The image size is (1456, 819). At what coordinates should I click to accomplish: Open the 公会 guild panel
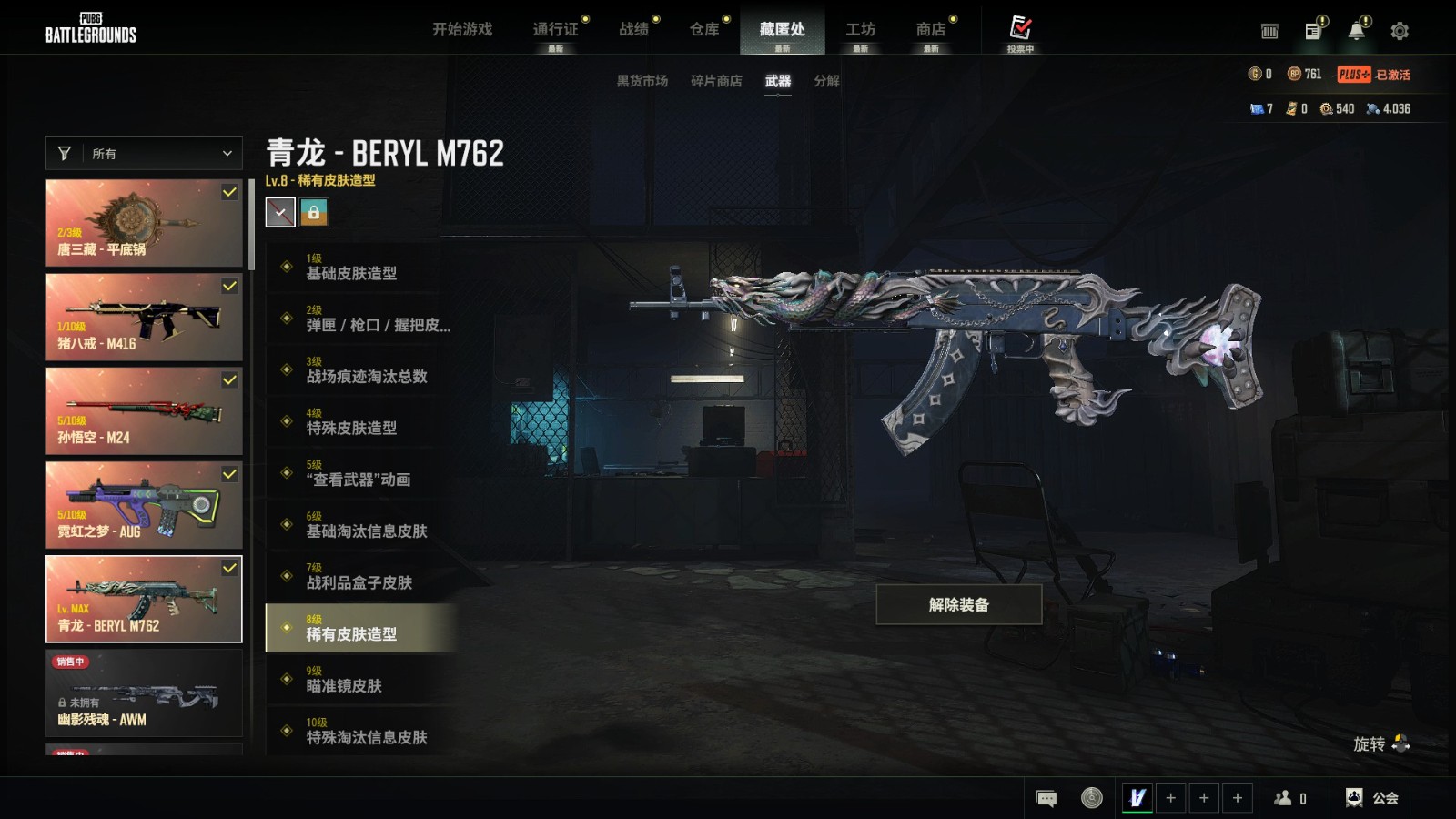1373,798
